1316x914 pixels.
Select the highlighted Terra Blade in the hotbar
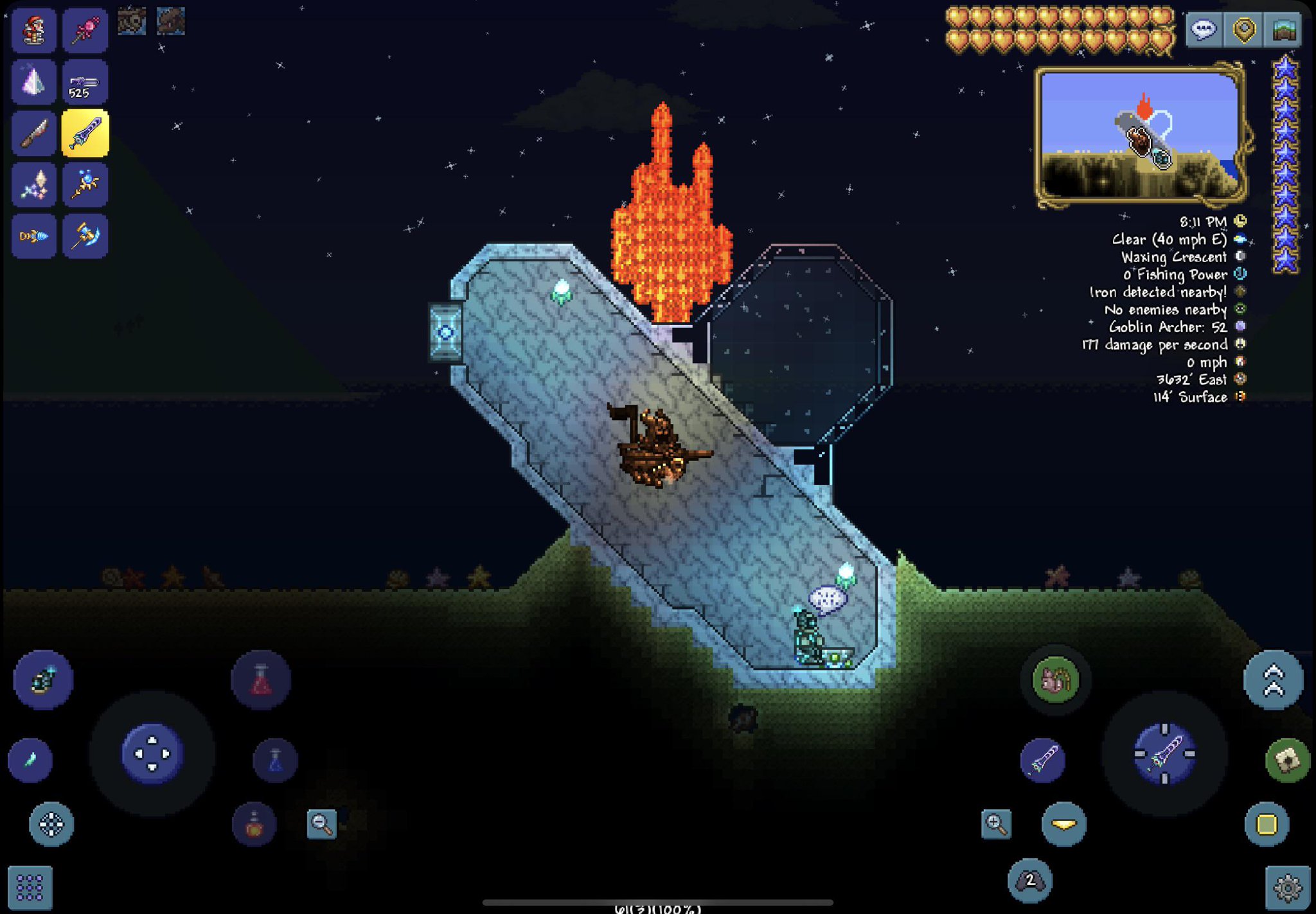pyautogui.click(x=85, y=133)
